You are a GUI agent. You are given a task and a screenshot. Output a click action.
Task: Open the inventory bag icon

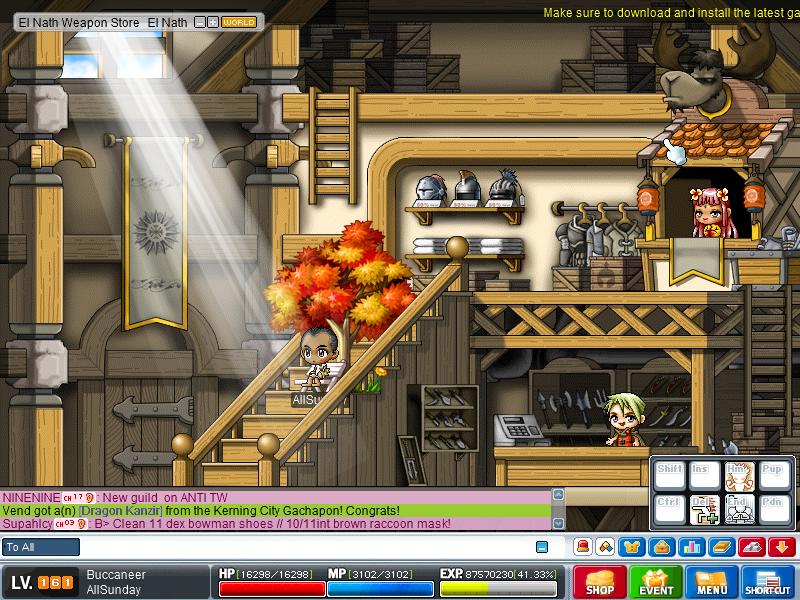[x=660, y=546]
